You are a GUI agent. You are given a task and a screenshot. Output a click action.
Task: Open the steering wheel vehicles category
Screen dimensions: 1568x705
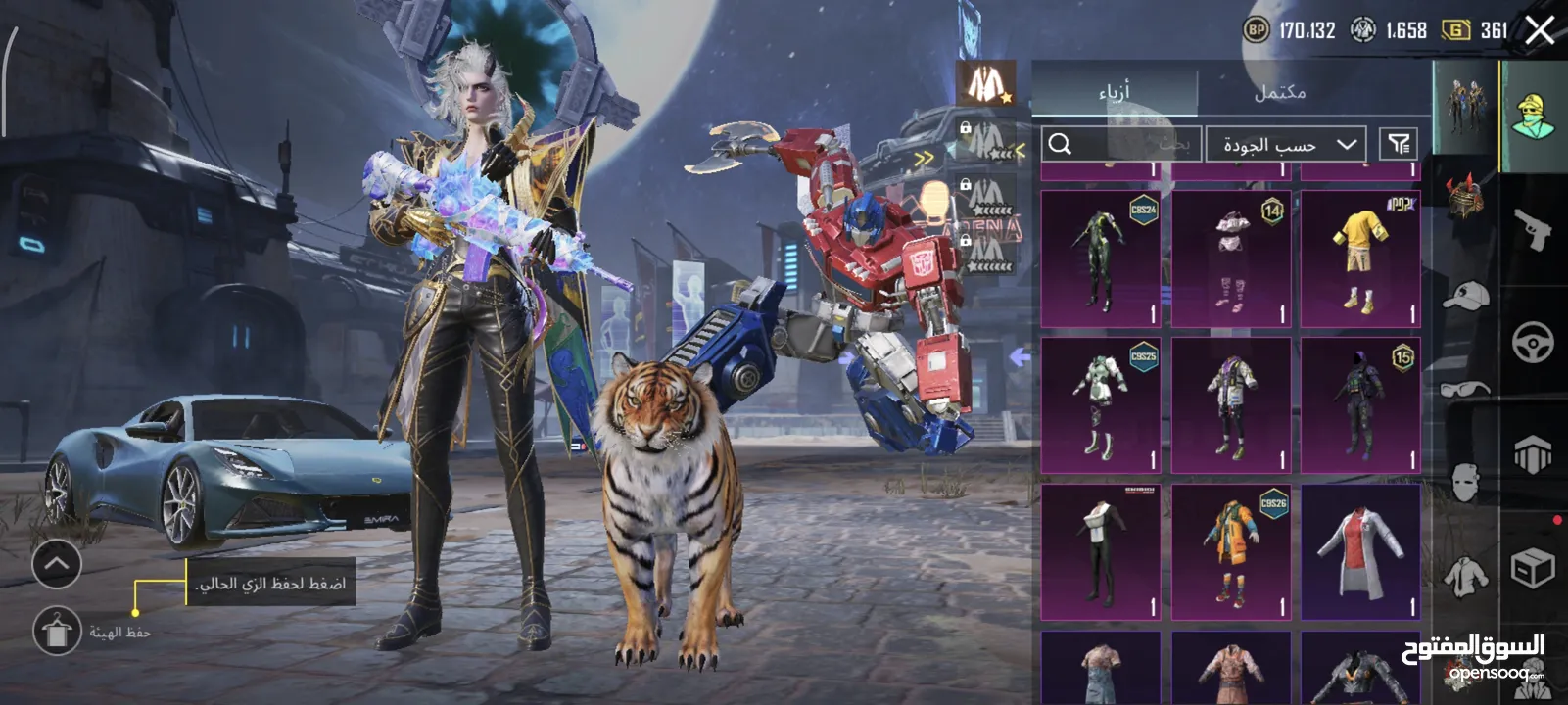pos(1533,344)
